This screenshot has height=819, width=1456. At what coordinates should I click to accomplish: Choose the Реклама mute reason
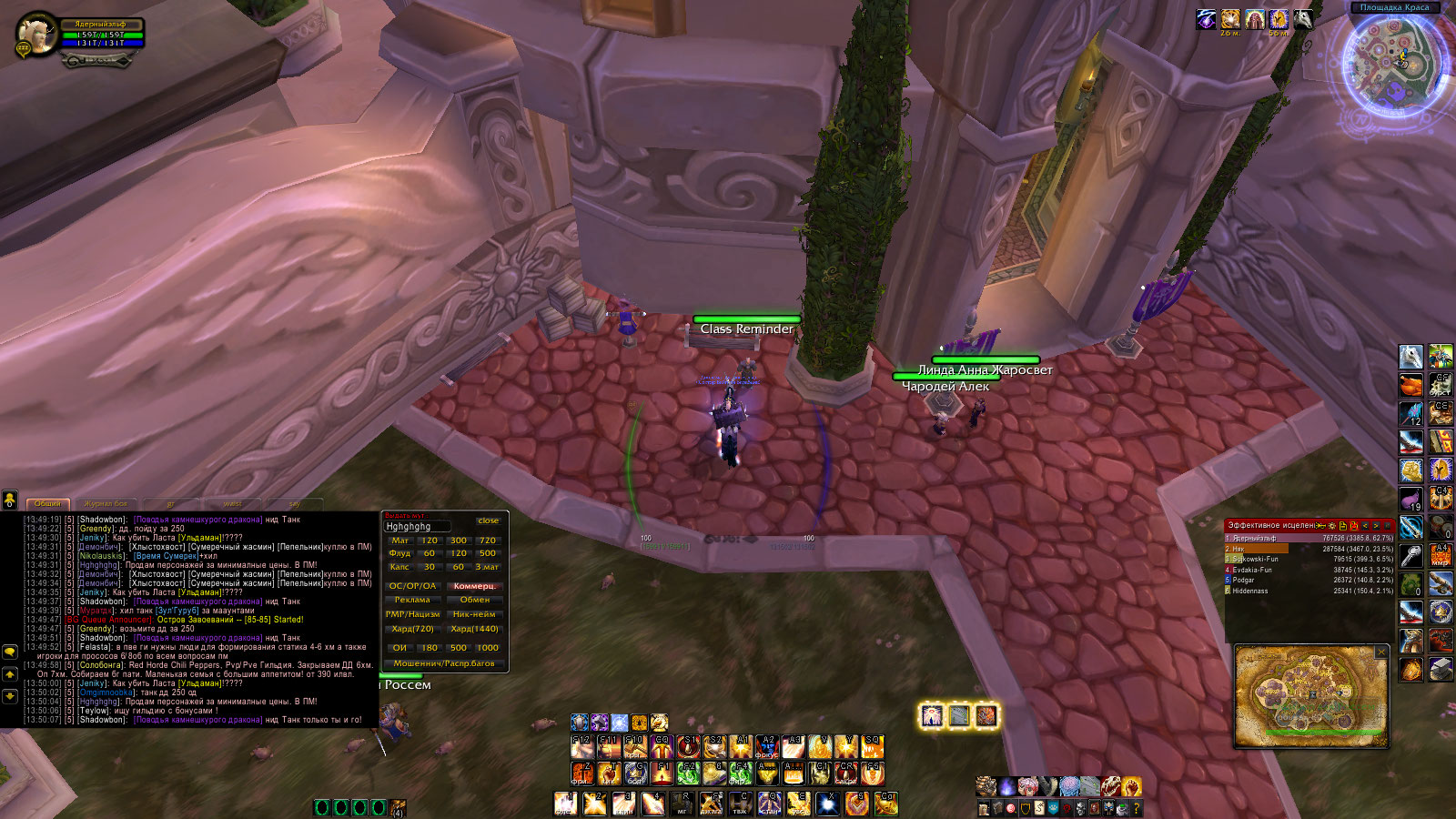click(412, 600)
